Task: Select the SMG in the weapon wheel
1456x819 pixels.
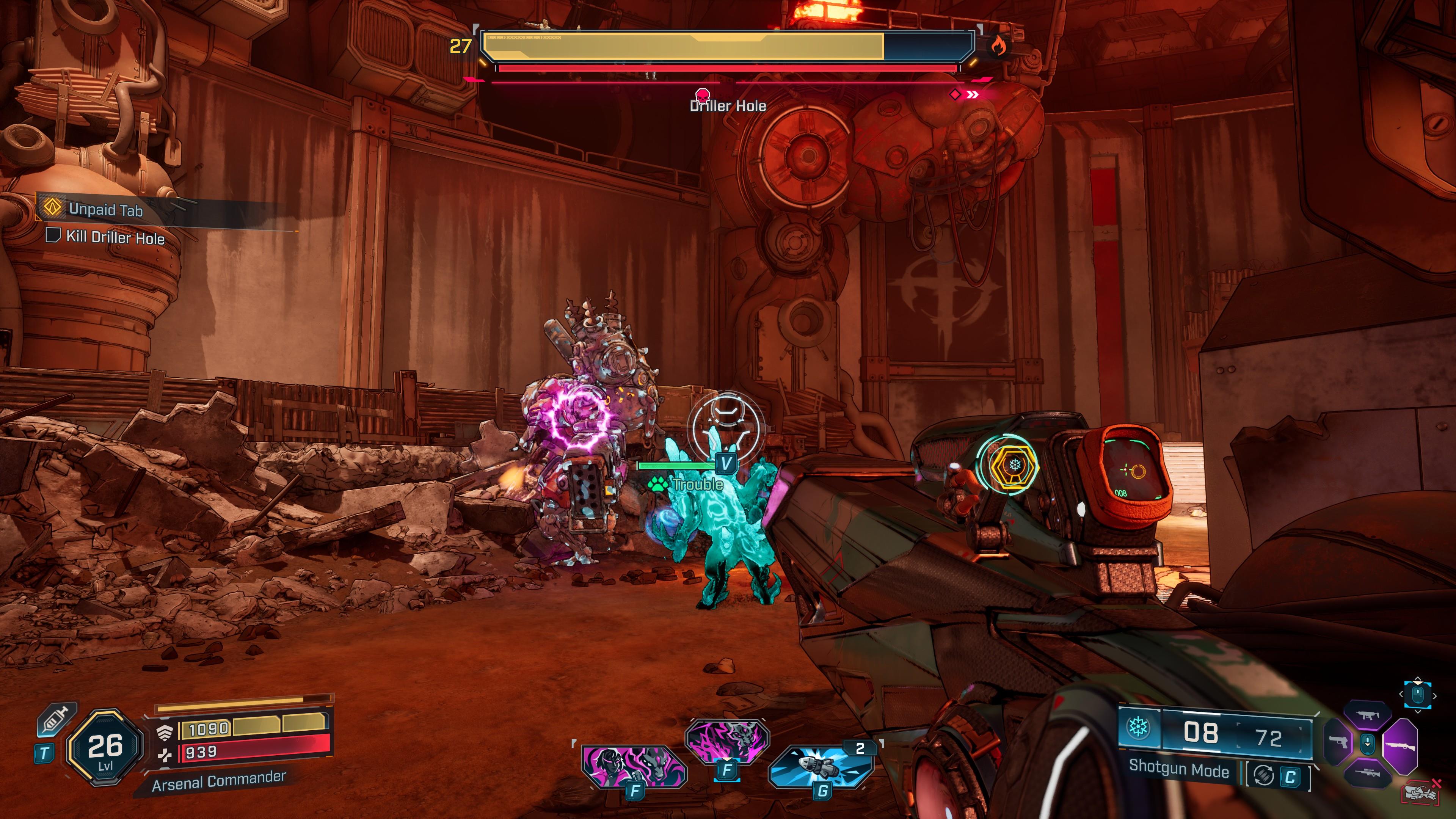Action: coord(1368,715)
